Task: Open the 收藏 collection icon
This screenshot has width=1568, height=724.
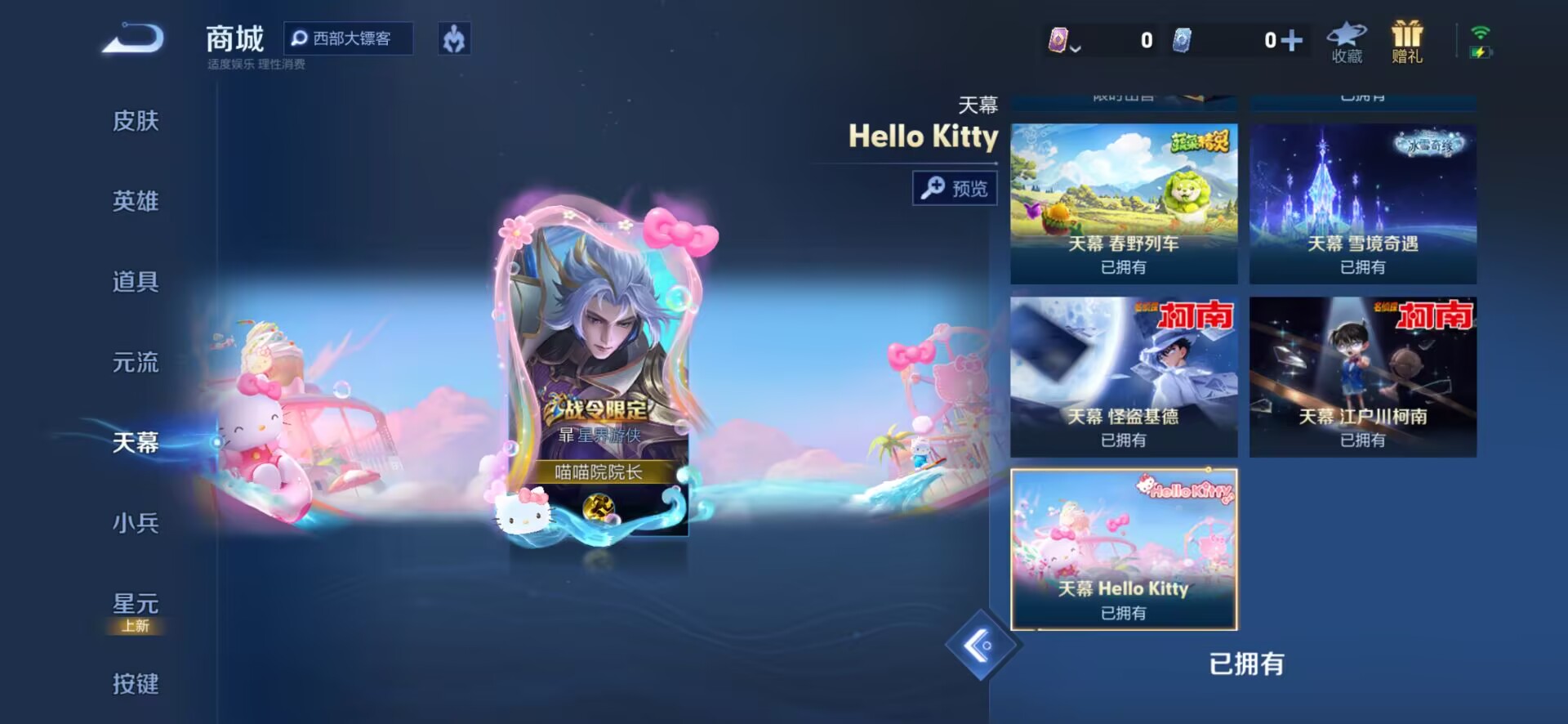Action: pyautogui.click(x=1347, y=42)
